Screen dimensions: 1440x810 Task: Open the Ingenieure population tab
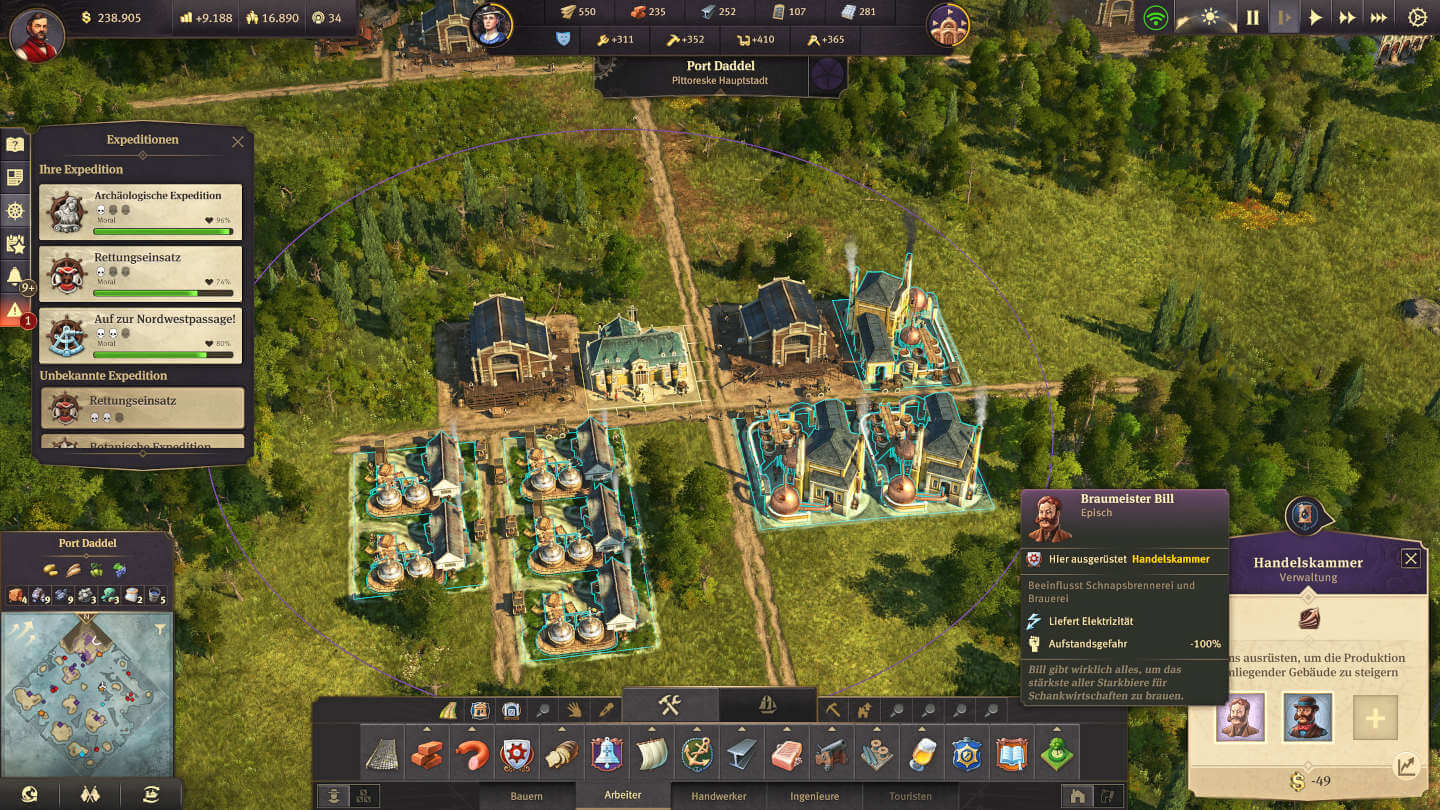814,797
